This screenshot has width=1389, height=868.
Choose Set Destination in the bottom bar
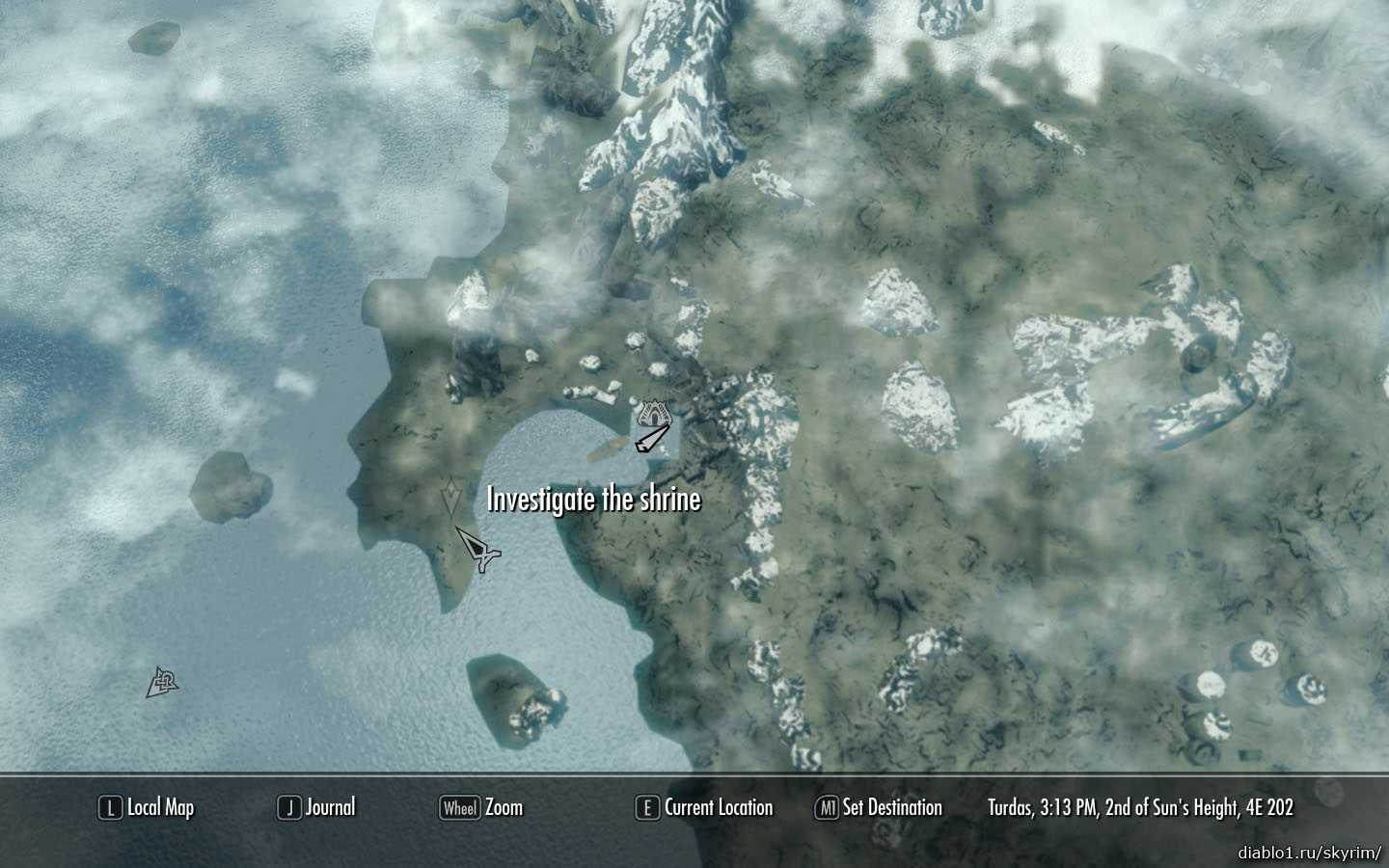click(x=879, y=808)
